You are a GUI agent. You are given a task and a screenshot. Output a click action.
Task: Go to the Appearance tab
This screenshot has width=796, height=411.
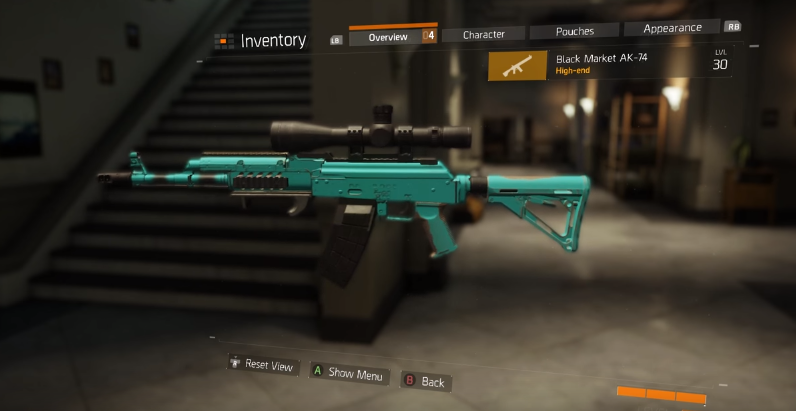point(672,28)
